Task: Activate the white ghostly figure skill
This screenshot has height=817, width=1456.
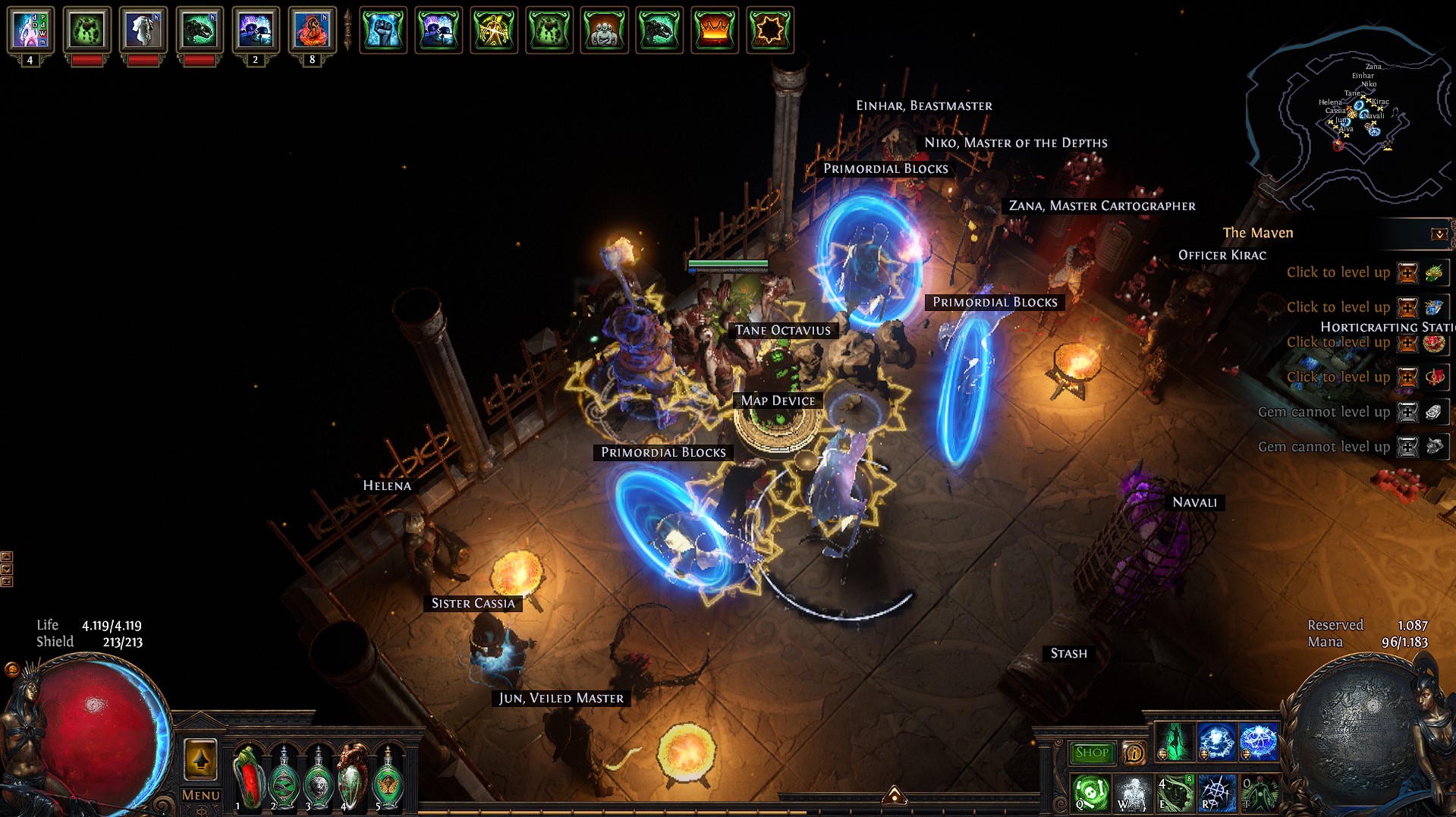Action: (1134, 793)
